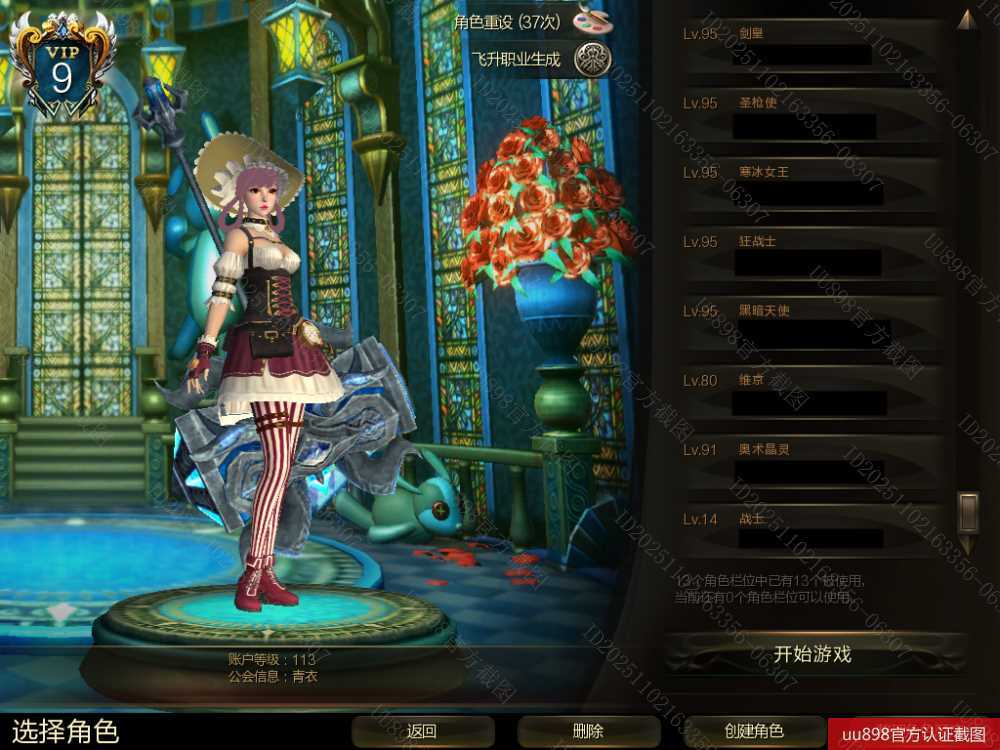Start the game with 开始游戏 button
Screen dimensions: 1000x750
[x=813, y=654]
